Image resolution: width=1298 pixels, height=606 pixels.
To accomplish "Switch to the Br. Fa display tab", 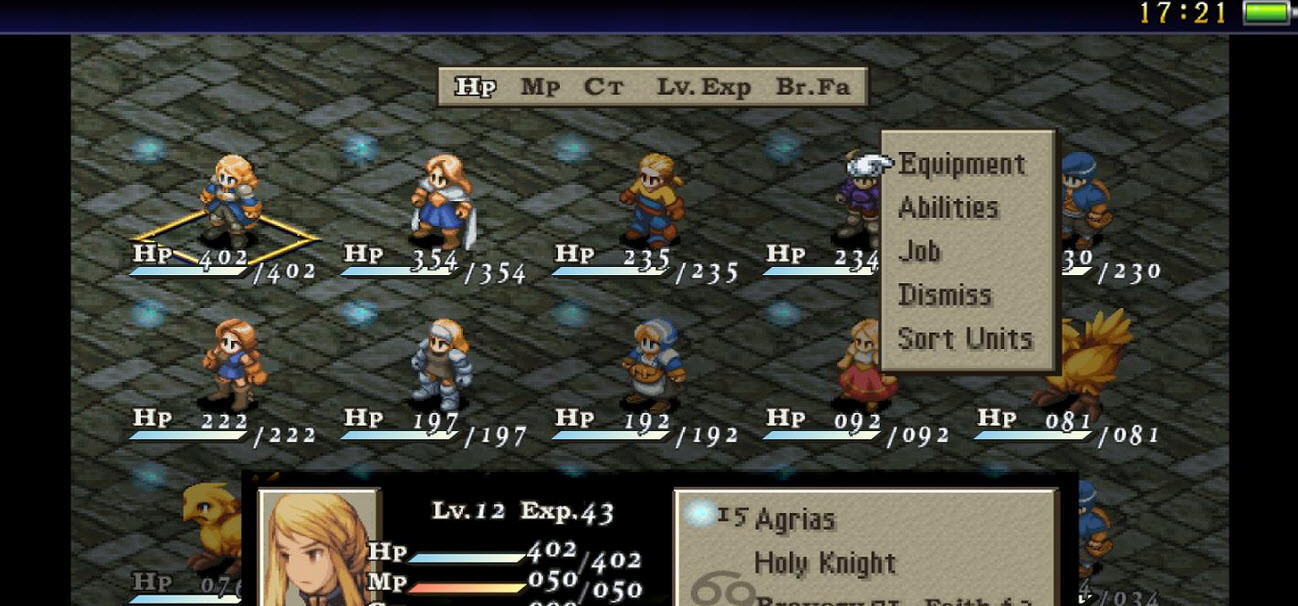I will [x=812, y=87].
